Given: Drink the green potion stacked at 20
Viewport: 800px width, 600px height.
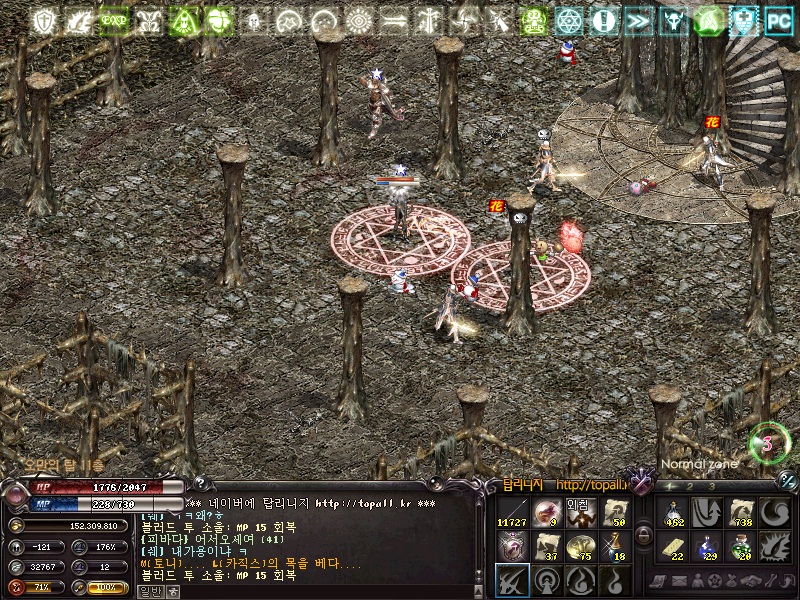Looking at the screenshot, I should click(740, 545).
